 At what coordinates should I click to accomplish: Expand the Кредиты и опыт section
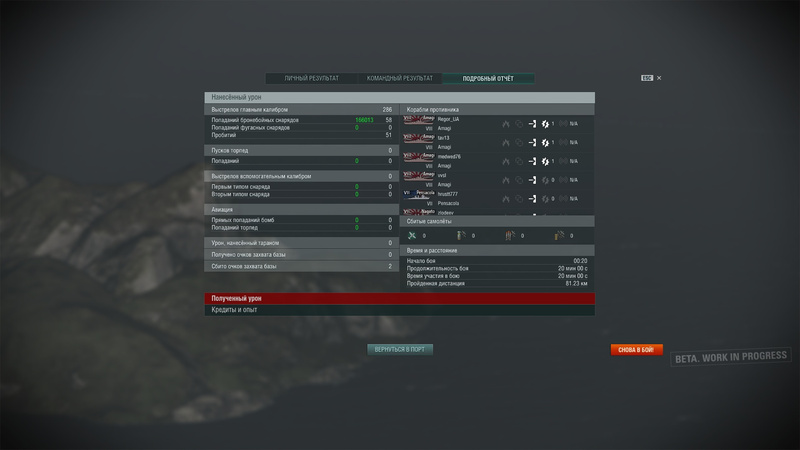click(x=399, y=310)
